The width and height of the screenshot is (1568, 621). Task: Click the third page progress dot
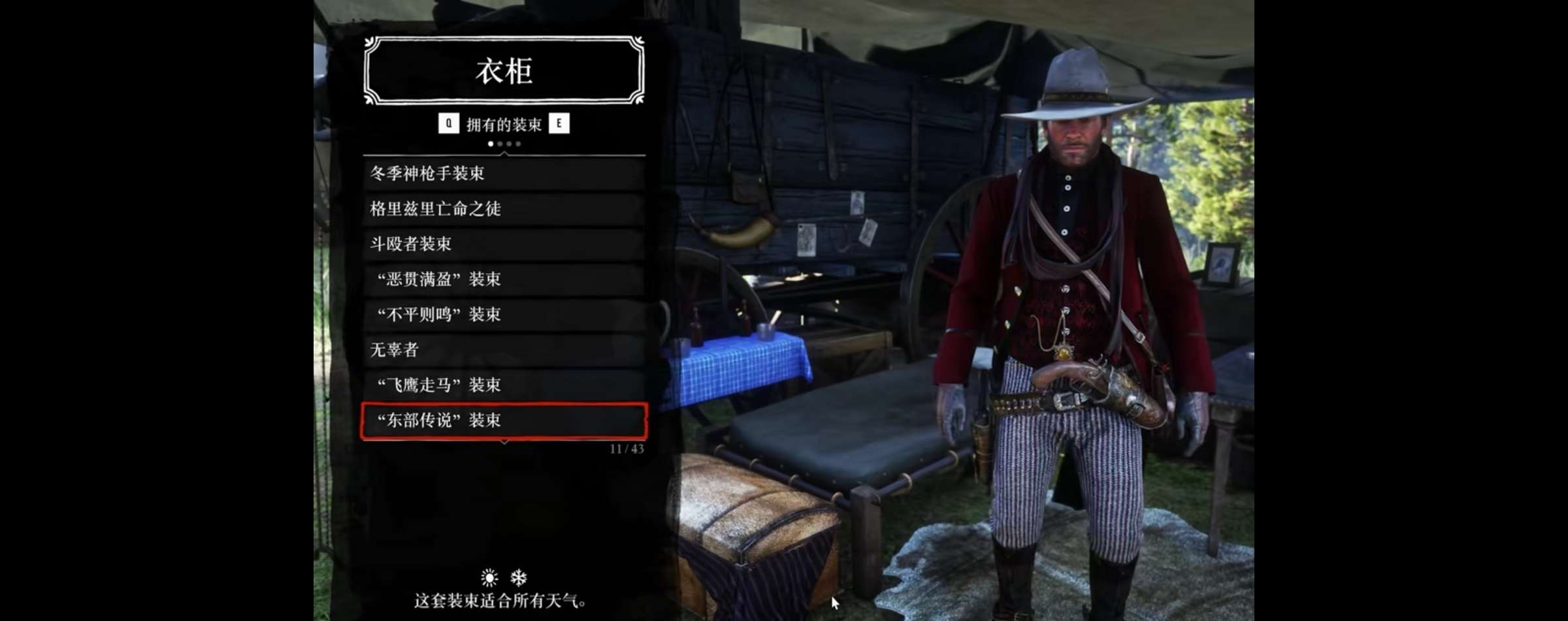509,143
